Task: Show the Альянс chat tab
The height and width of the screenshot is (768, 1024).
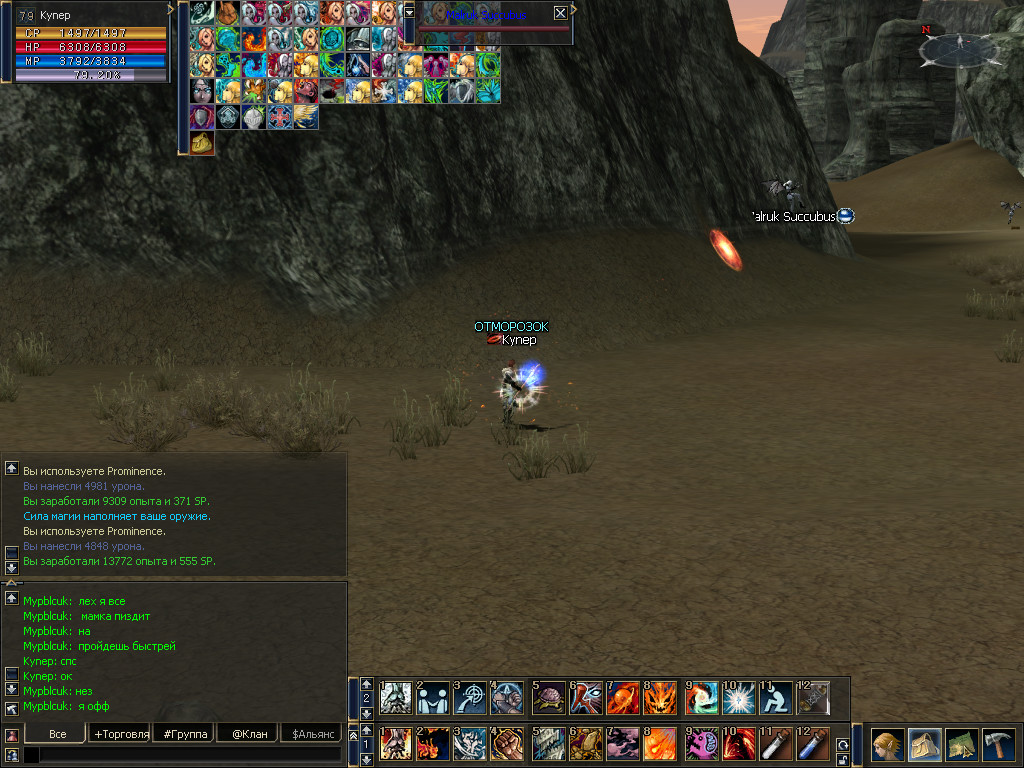Action: click(311, 734)
